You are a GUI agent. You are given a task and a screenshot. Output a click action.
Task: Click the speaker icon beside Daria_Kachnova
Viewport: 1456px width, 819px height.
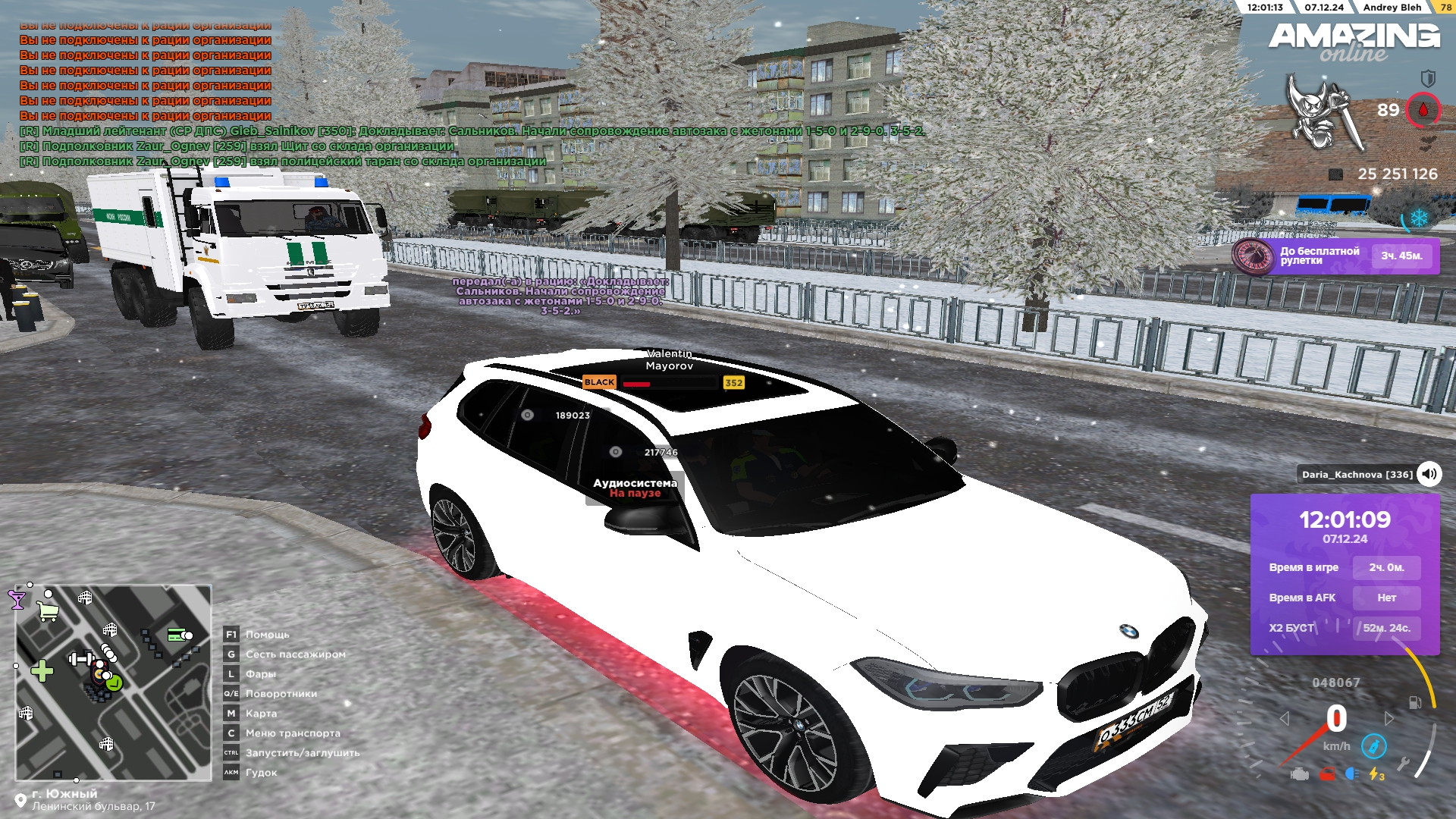coord(1429,475)
